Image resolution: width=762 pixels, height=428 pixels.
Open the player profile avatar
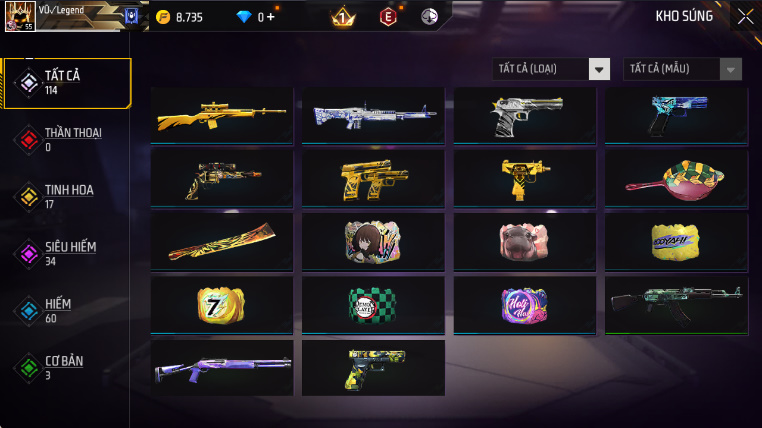pyautogui.click(x=19, y=16)
